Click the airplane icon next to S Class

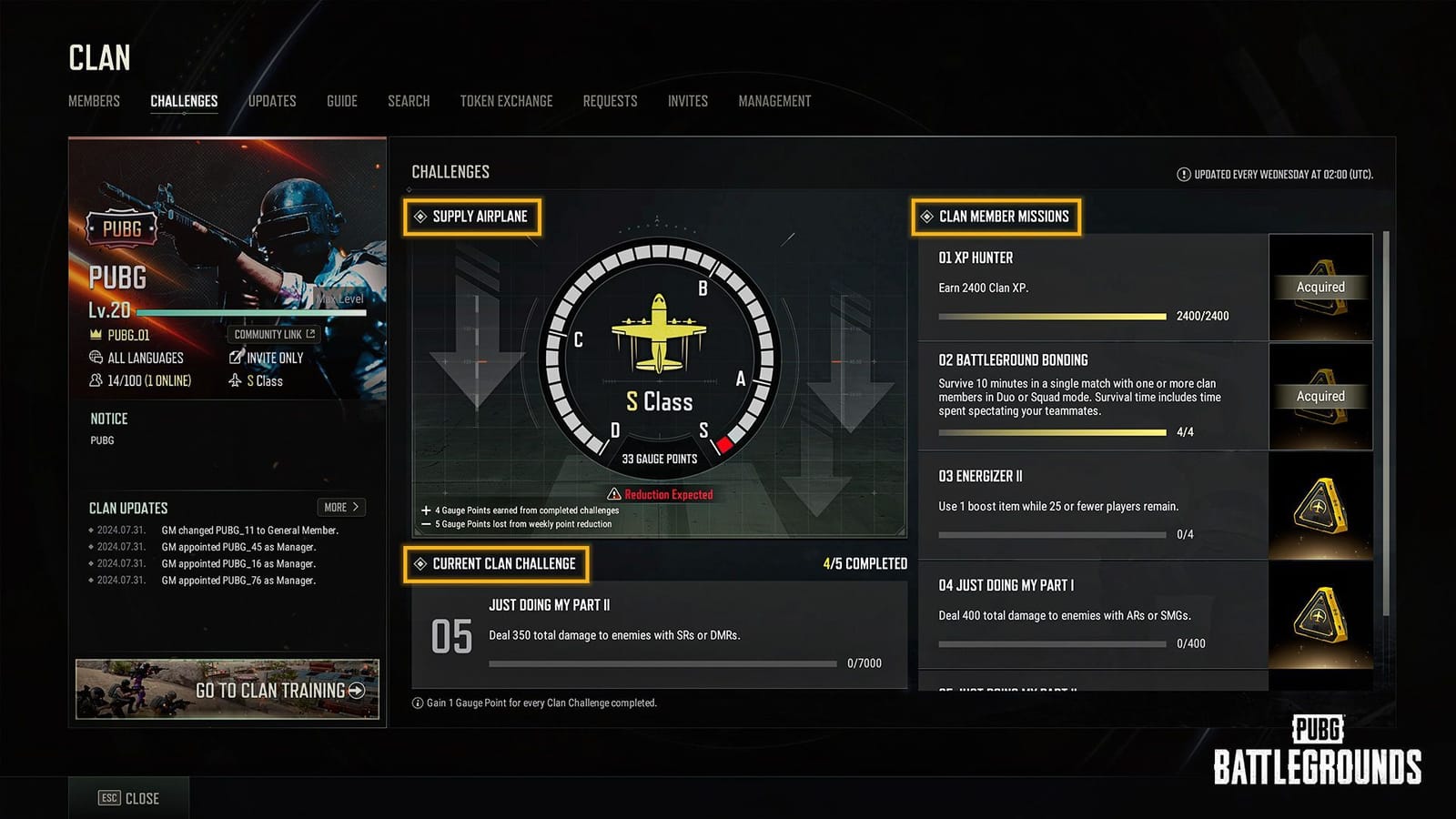click(235, 381)
